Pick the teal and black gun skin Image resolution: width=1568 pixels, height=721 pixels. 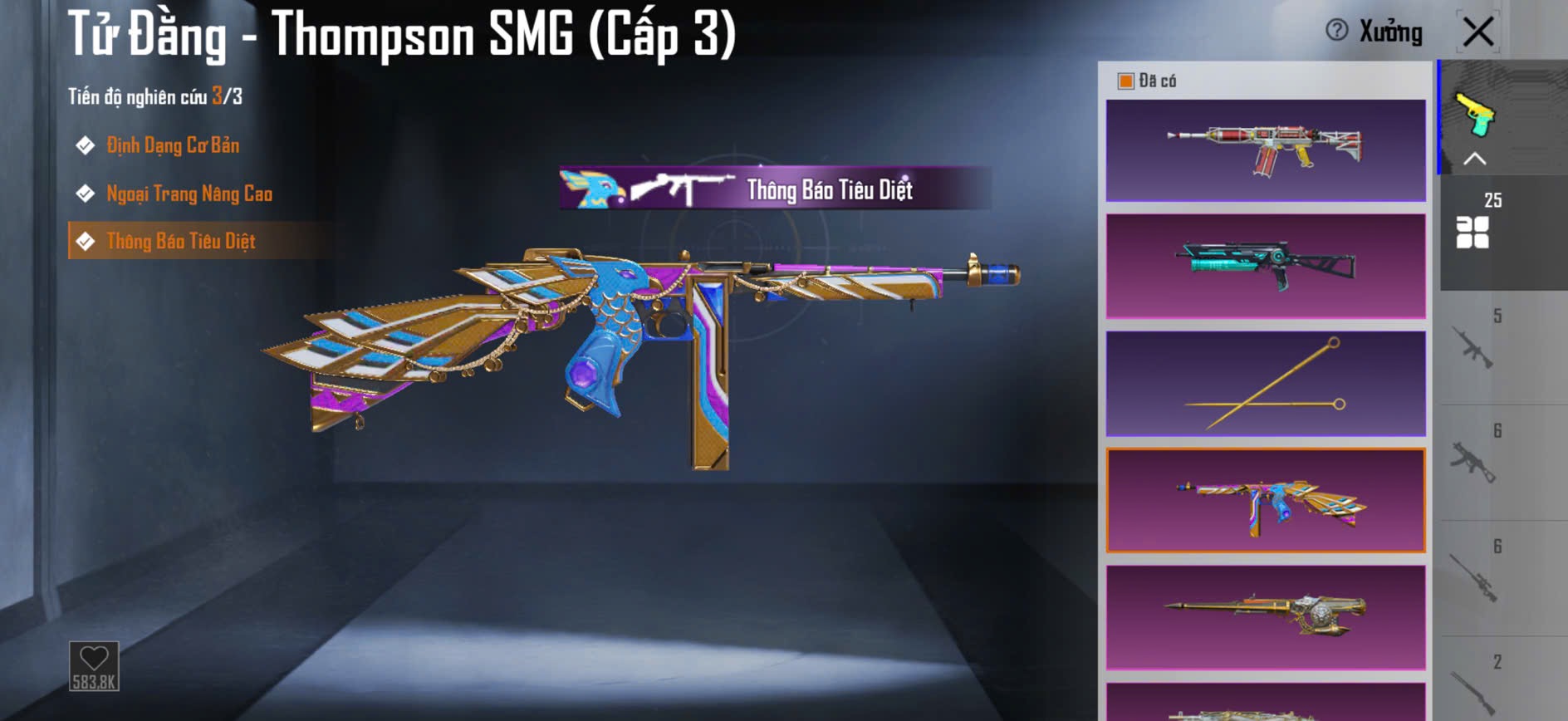(x=1266, y=266)
